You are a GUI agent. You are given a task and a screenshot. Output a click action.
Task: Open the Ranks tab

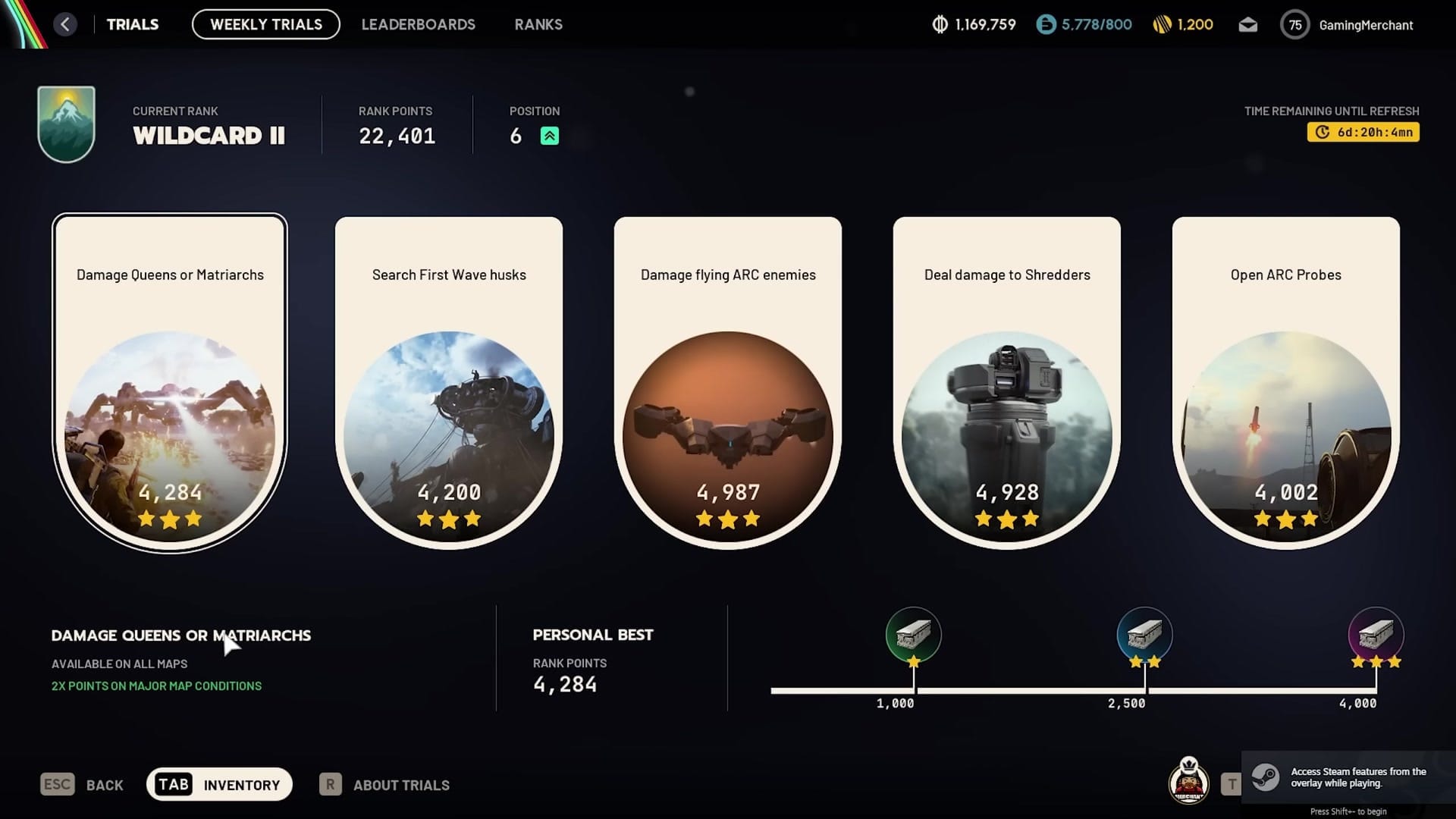(x=538, y=24)
